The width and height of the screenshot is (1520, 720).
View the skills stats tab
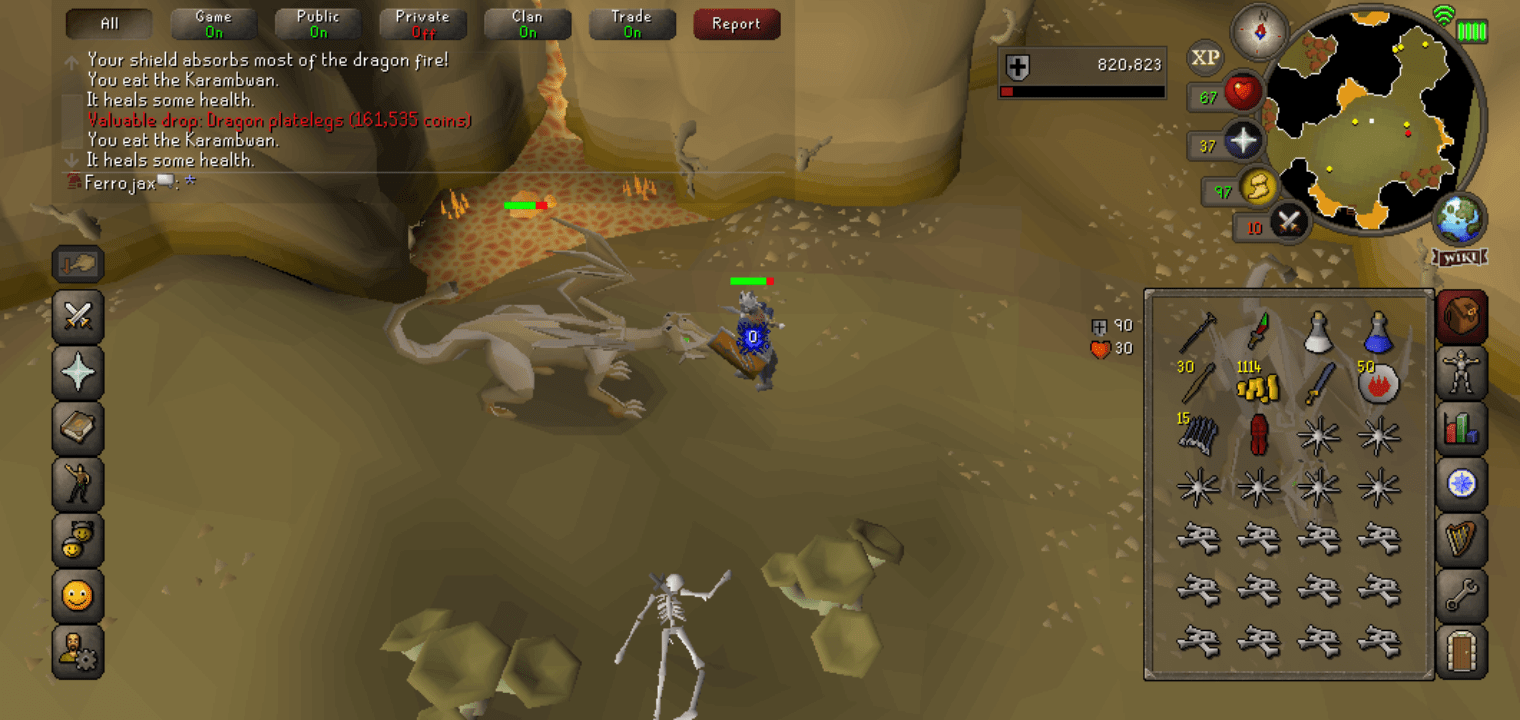pos(1461,428)
